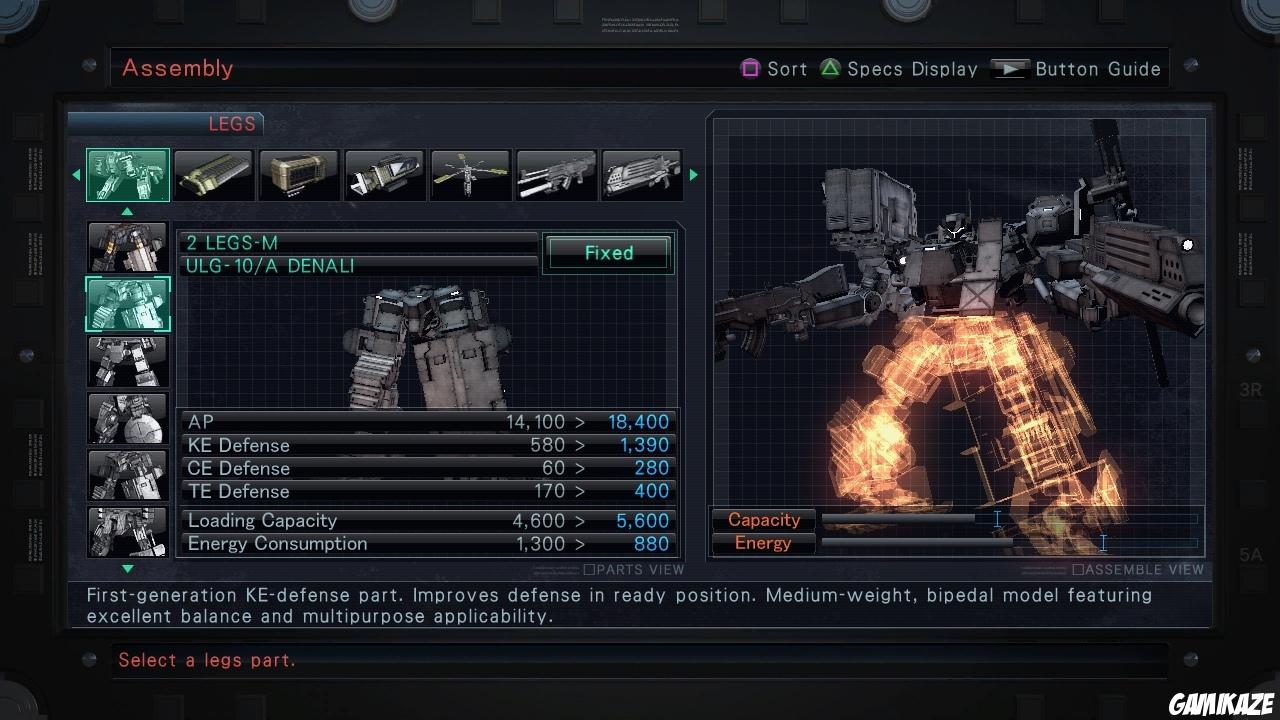Select the highlighted bipedal legs part icon
The width and height of the screenshot is (1280, 720).
[127, 174]
